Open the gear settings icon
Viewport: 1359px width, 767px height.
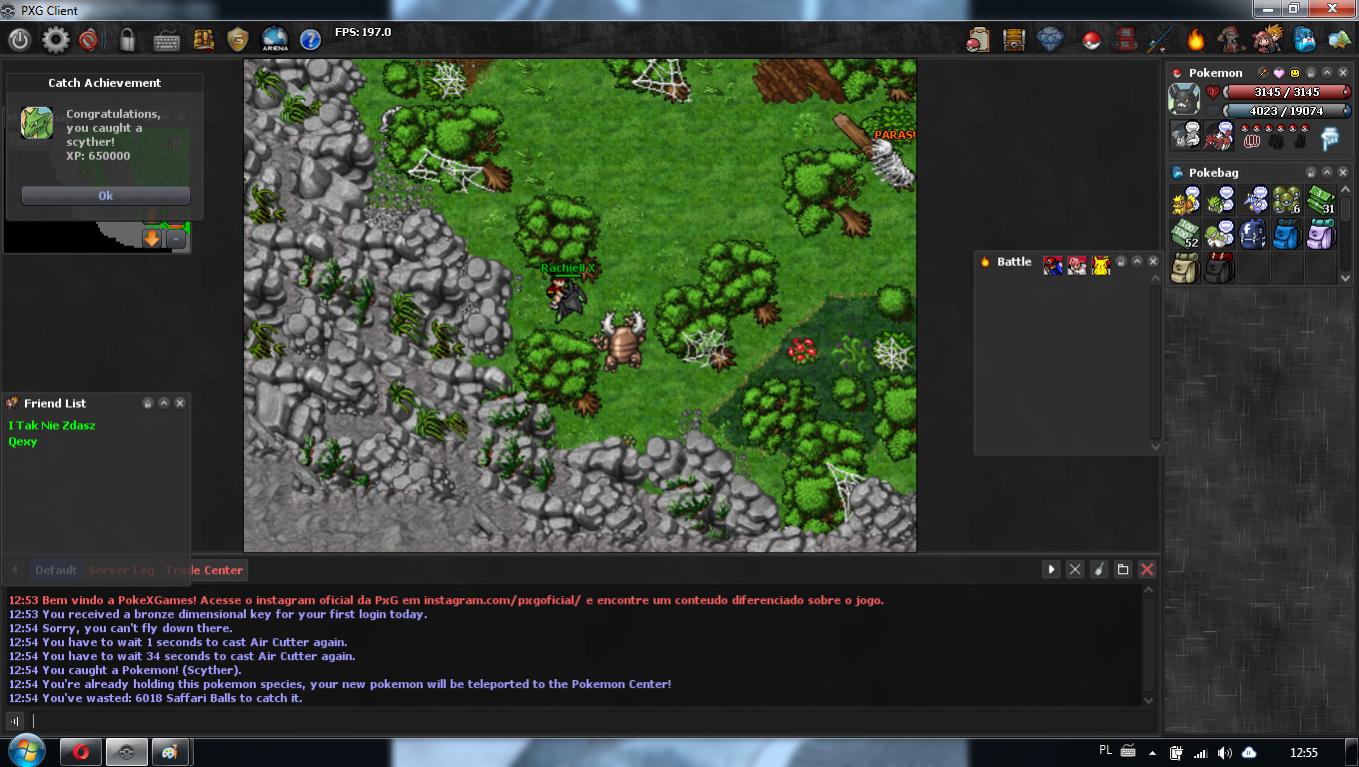tap(55, 40)
